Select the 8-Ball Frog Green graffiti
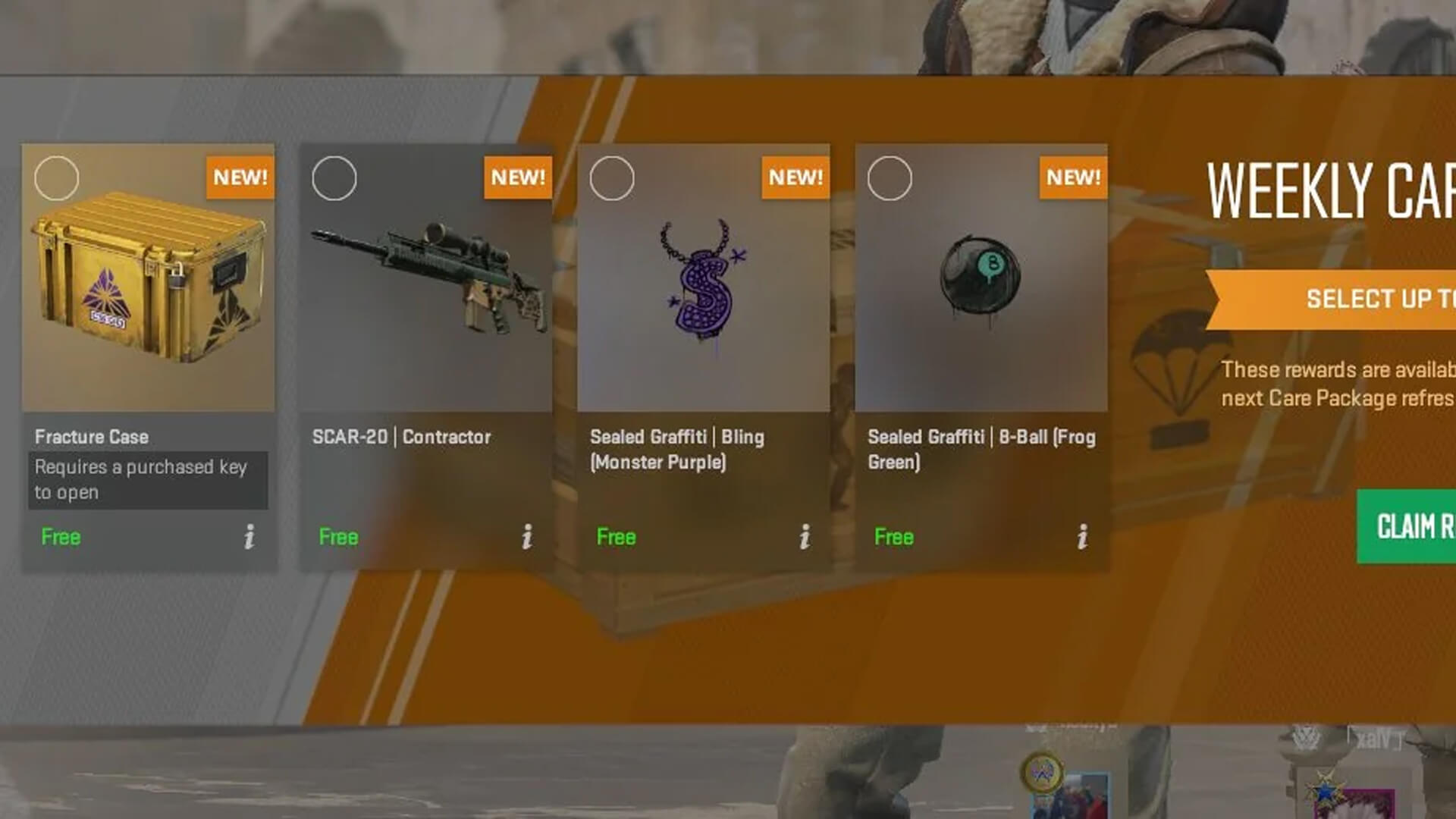Image resolution: width=1456 pixels, height=819 pixels. pyautogui.click(x=981, y=303)
